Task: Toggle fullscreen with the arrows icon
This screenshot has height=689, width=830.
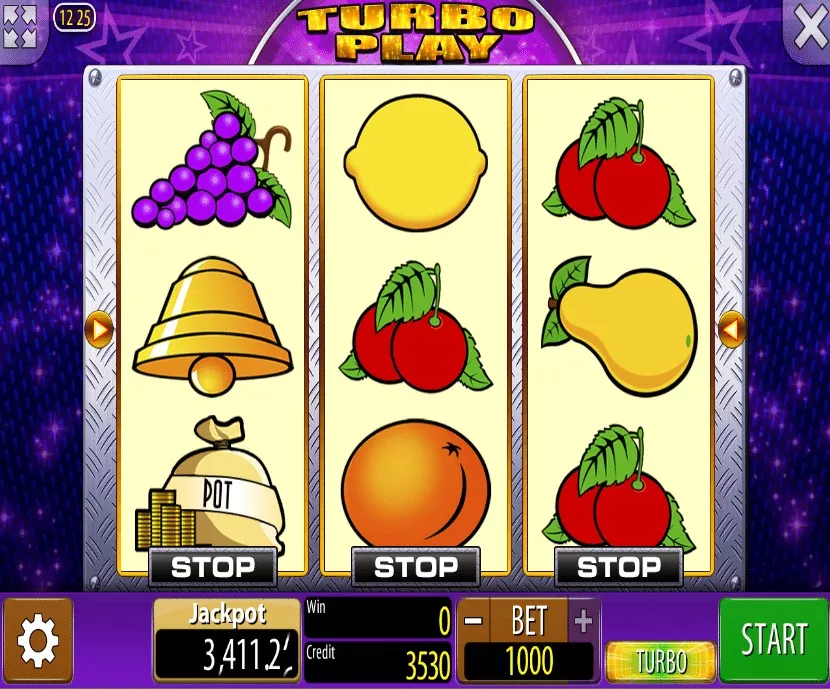Action: point(20,25)
